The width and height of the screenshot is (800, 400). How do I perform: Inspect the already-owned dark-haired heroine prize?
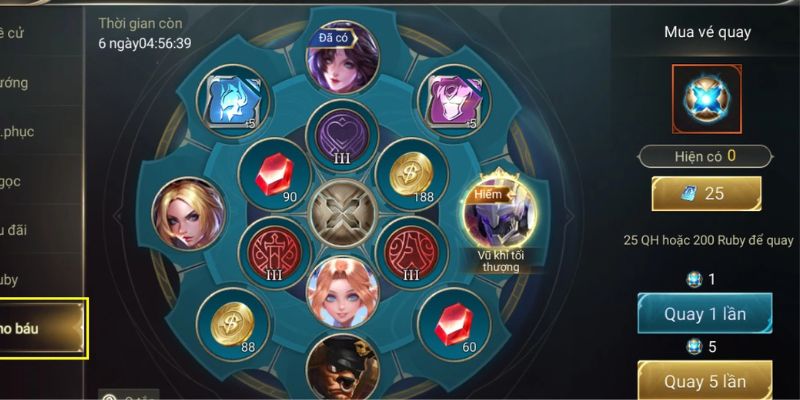coord(342,58)
